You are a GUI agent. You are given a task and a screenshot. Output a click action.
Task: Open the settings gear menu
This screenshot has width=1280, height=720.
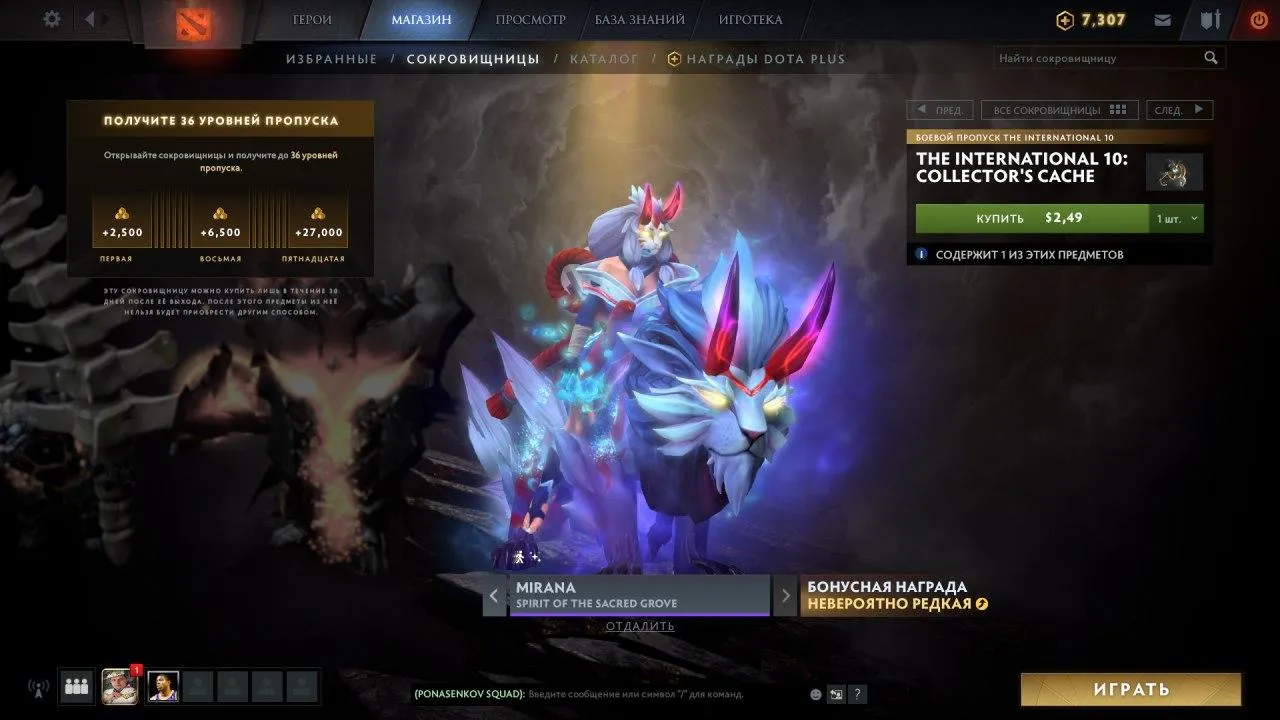[x=52, y=19]
